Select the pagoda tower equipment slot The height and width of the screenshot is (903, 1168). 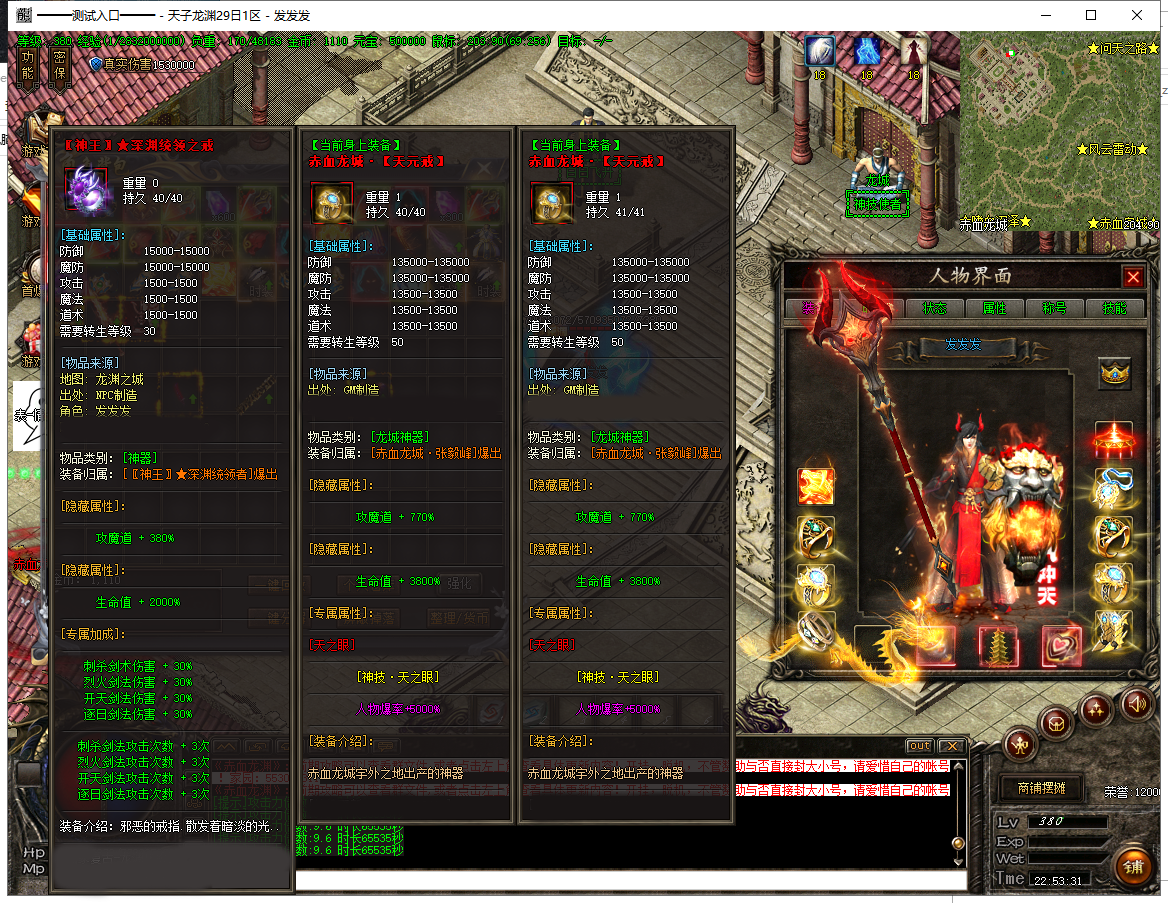coord(997,645)
